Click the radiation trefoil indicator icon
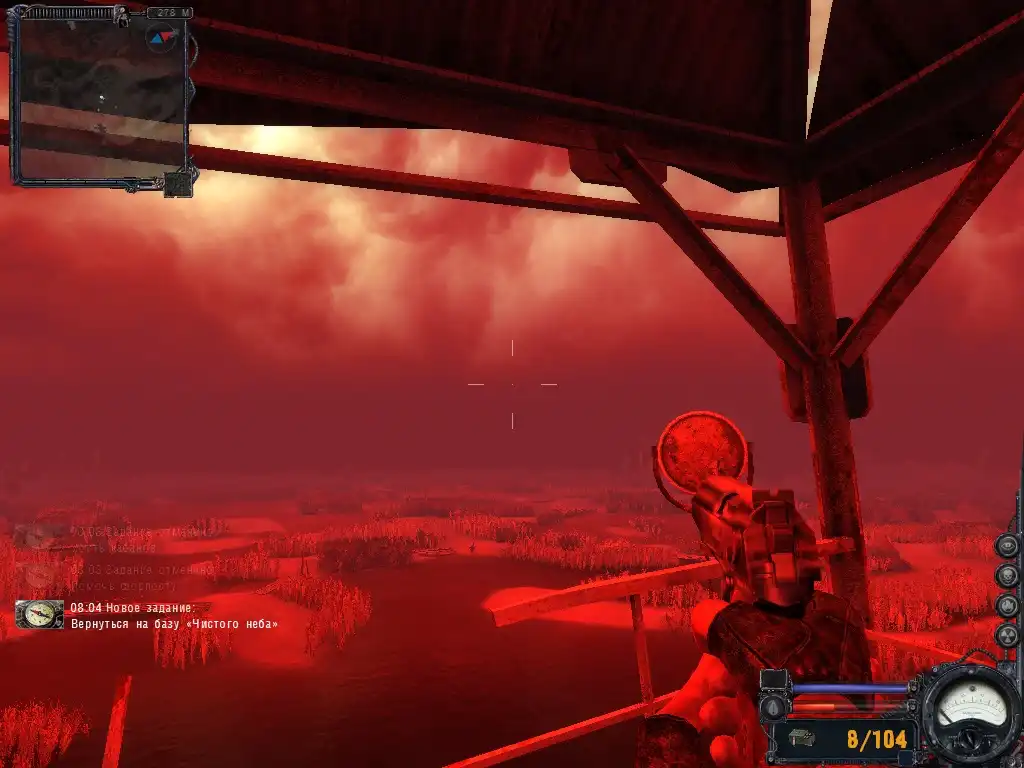The image size is (1024, 768). tap(1008, 636)
